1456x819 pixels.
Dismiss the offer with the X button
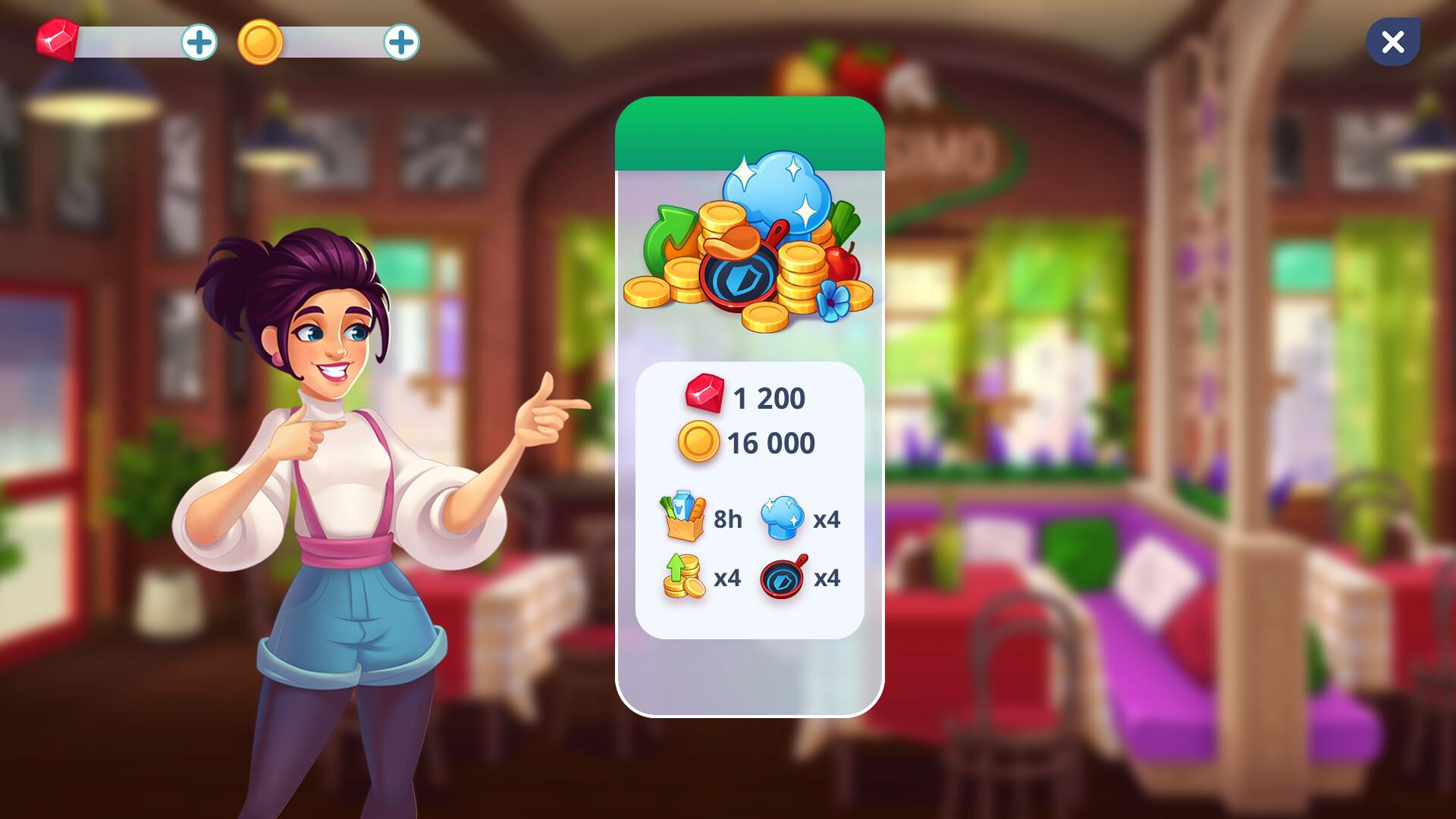tap(1392, 42)
